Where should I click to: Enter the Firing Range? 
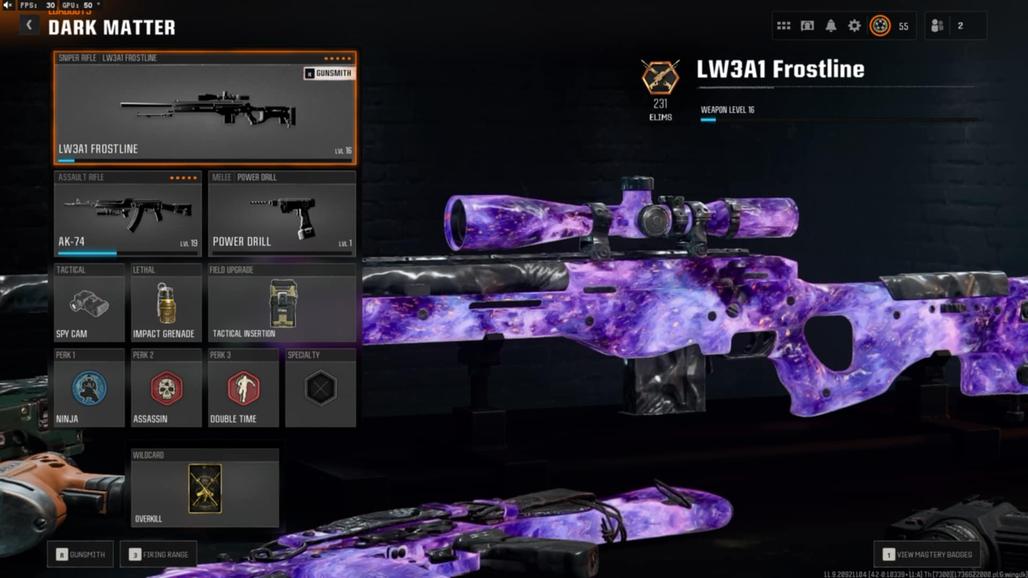159,554
